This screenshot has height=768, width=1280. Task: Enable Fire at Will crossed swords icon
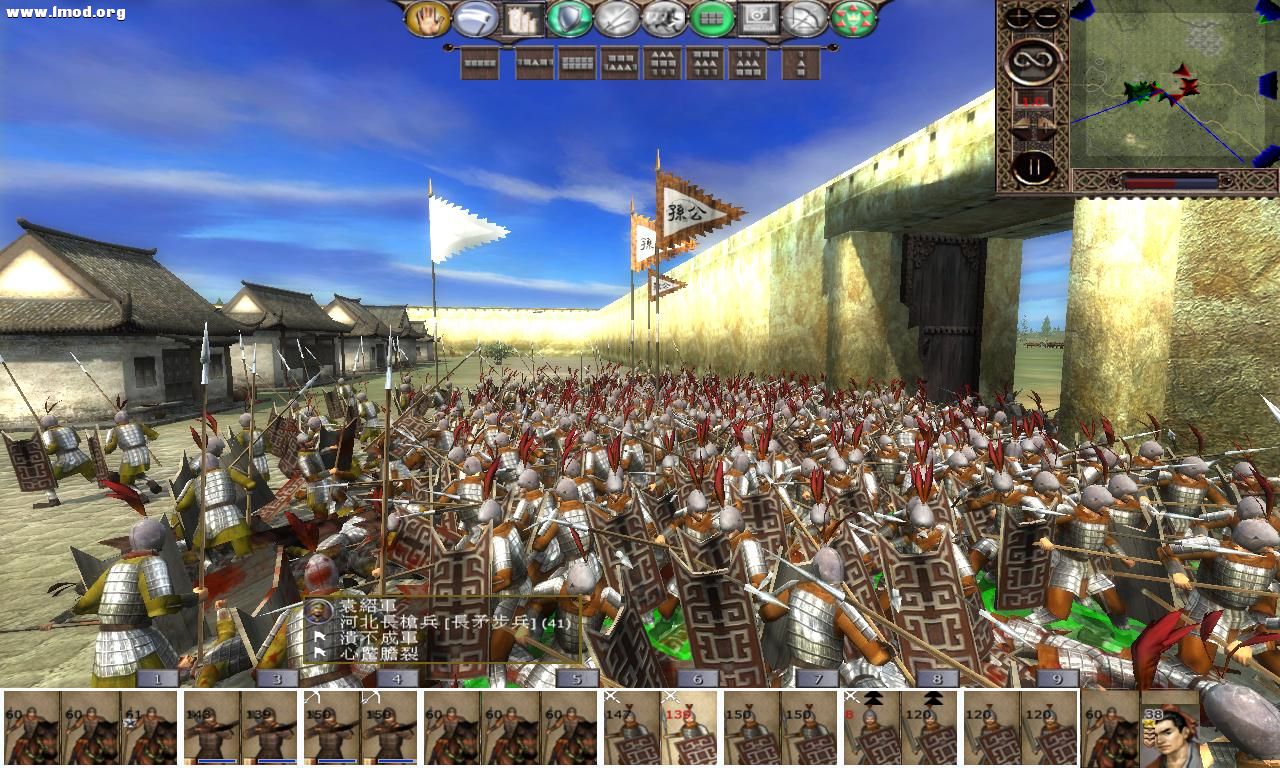pyautogui.click(x=616, y=17)
